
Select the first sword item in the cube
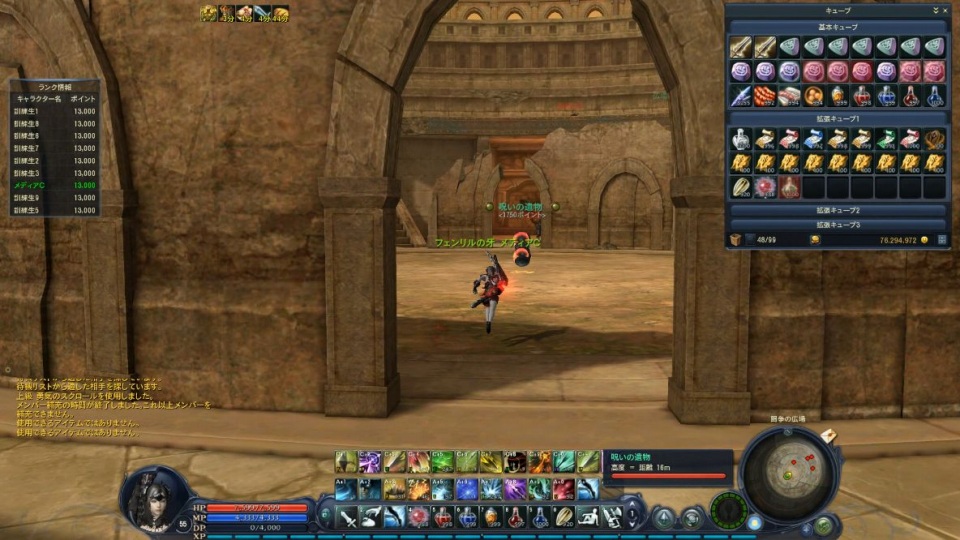click(x=741, y=47)
